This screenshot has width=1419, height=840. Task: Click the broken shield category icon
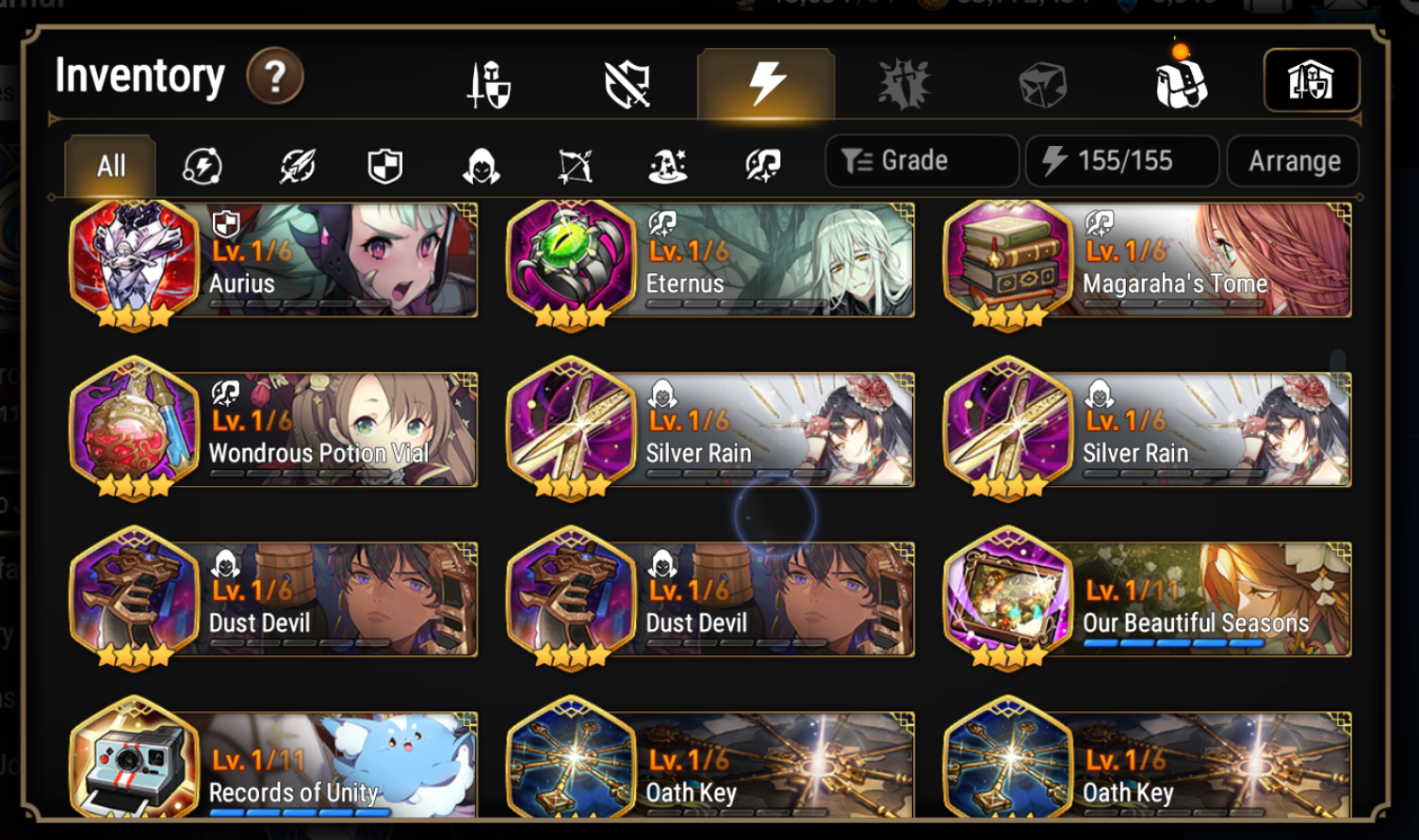(x=625, y=83)
